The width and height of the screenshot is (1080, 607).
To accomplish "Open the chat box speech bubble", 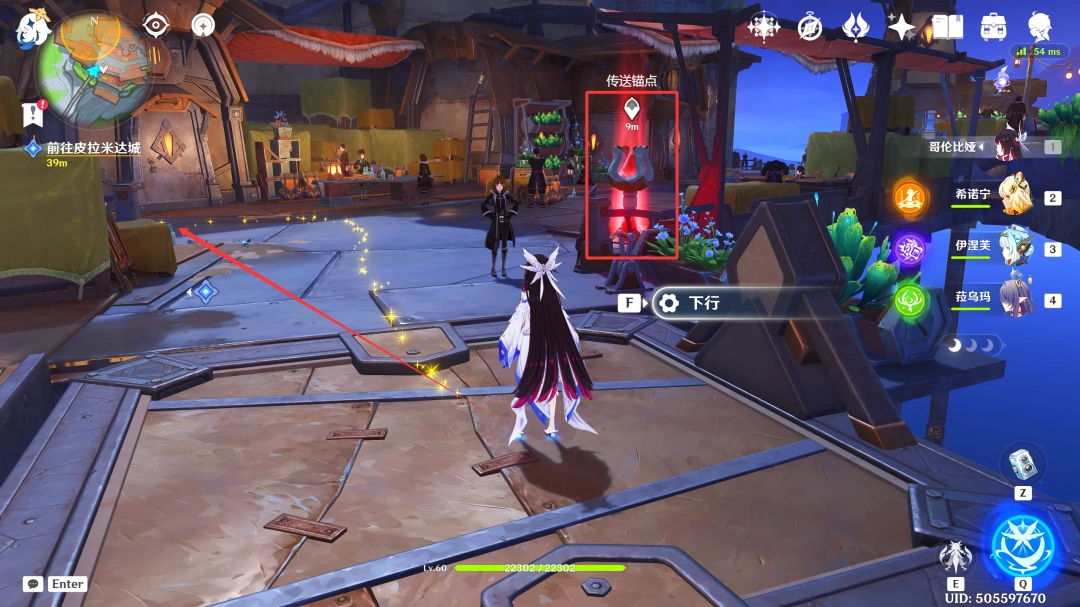I will (33, 584).
